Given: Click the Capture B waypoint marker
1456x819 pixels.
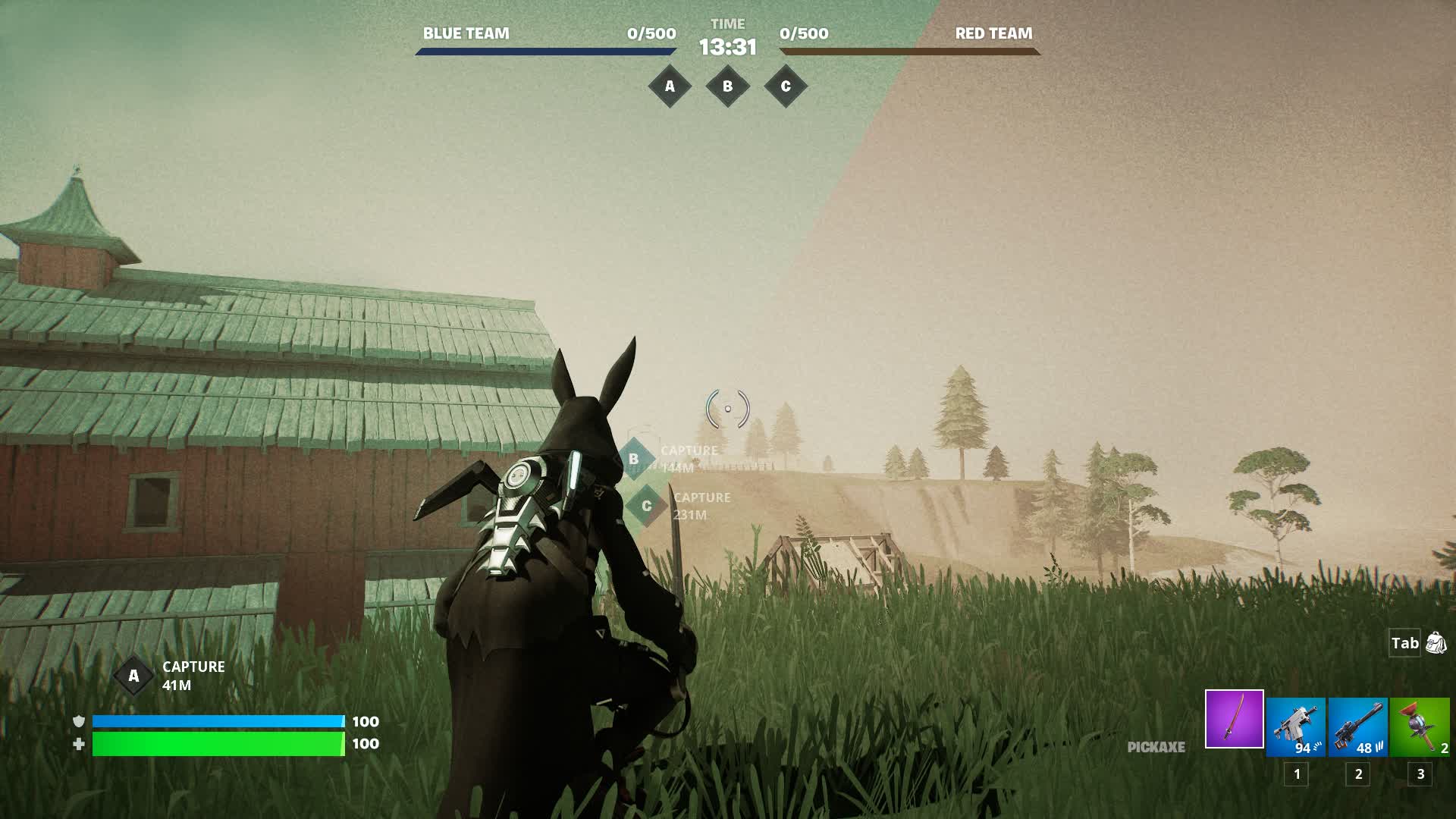Looking at the screenshot, I should pyautogui.click(x=634, y=459).
